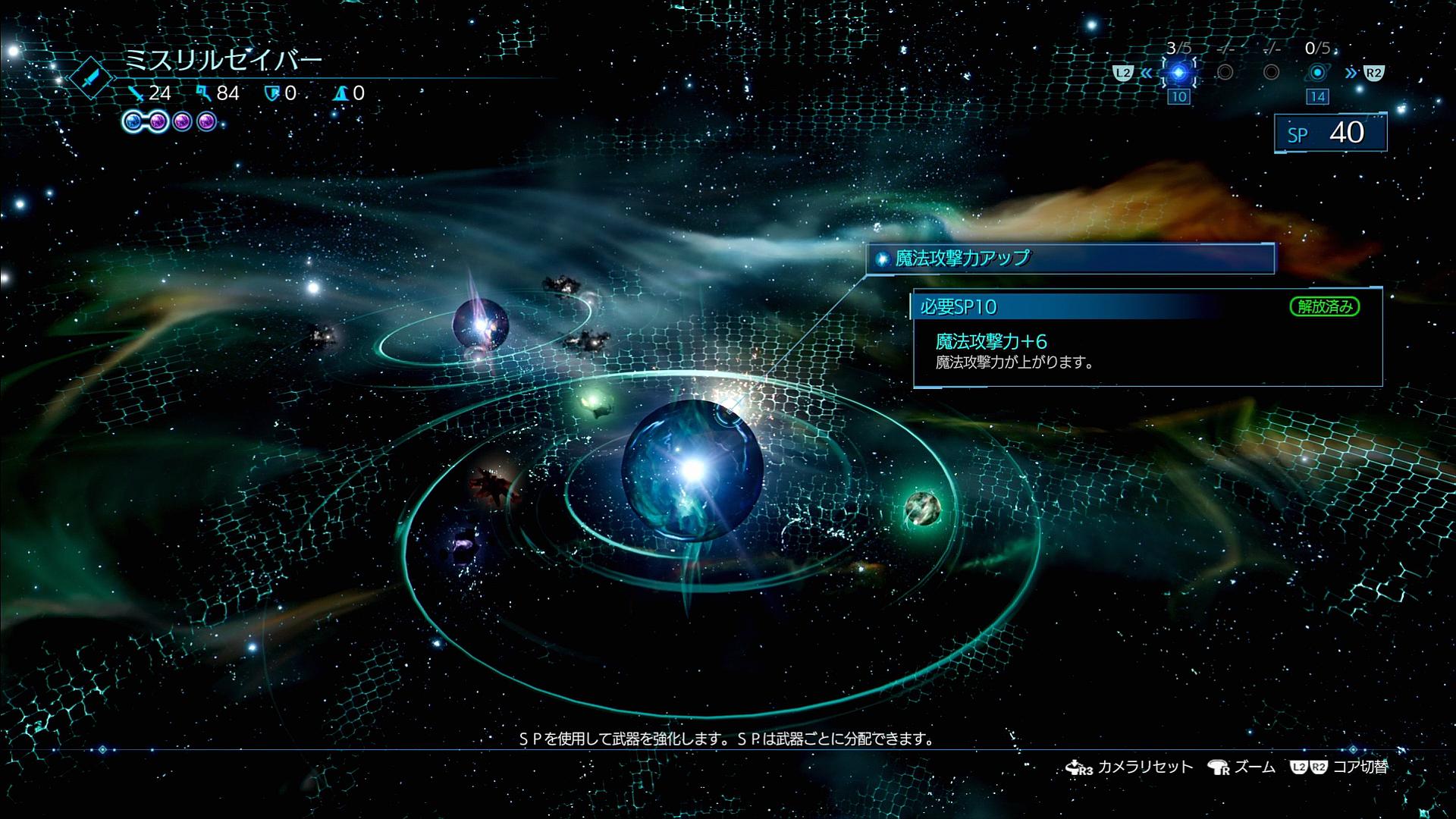Go to previous core with left chevrons

coord(1146,74)
